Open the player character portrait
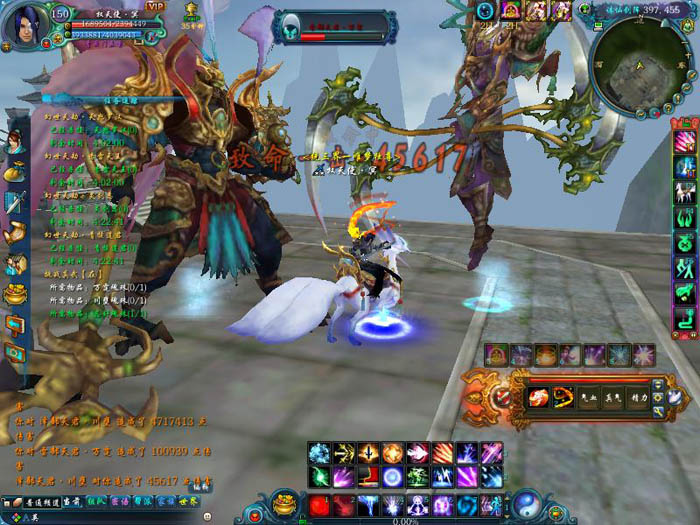This screenshot has height=525, width=700. 23,24
